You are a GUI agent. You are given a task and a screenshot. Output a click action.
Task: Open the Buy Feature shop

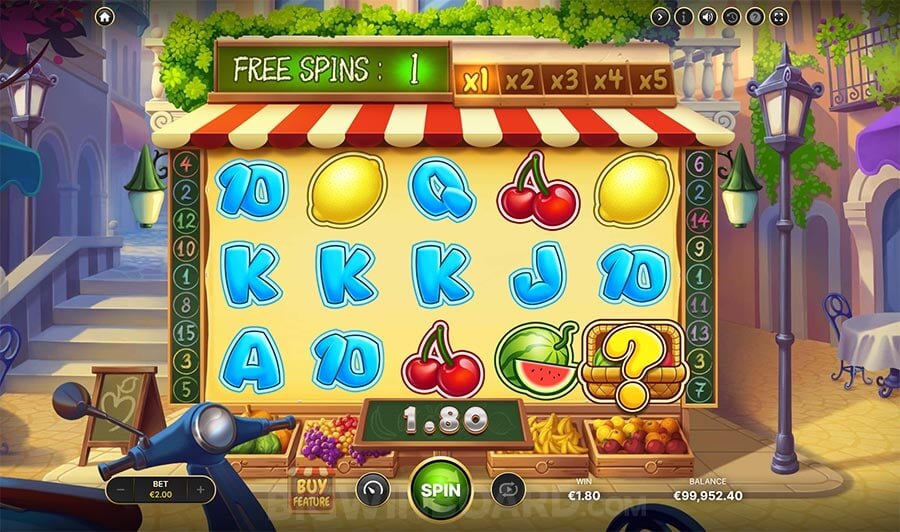click(310, 489)
